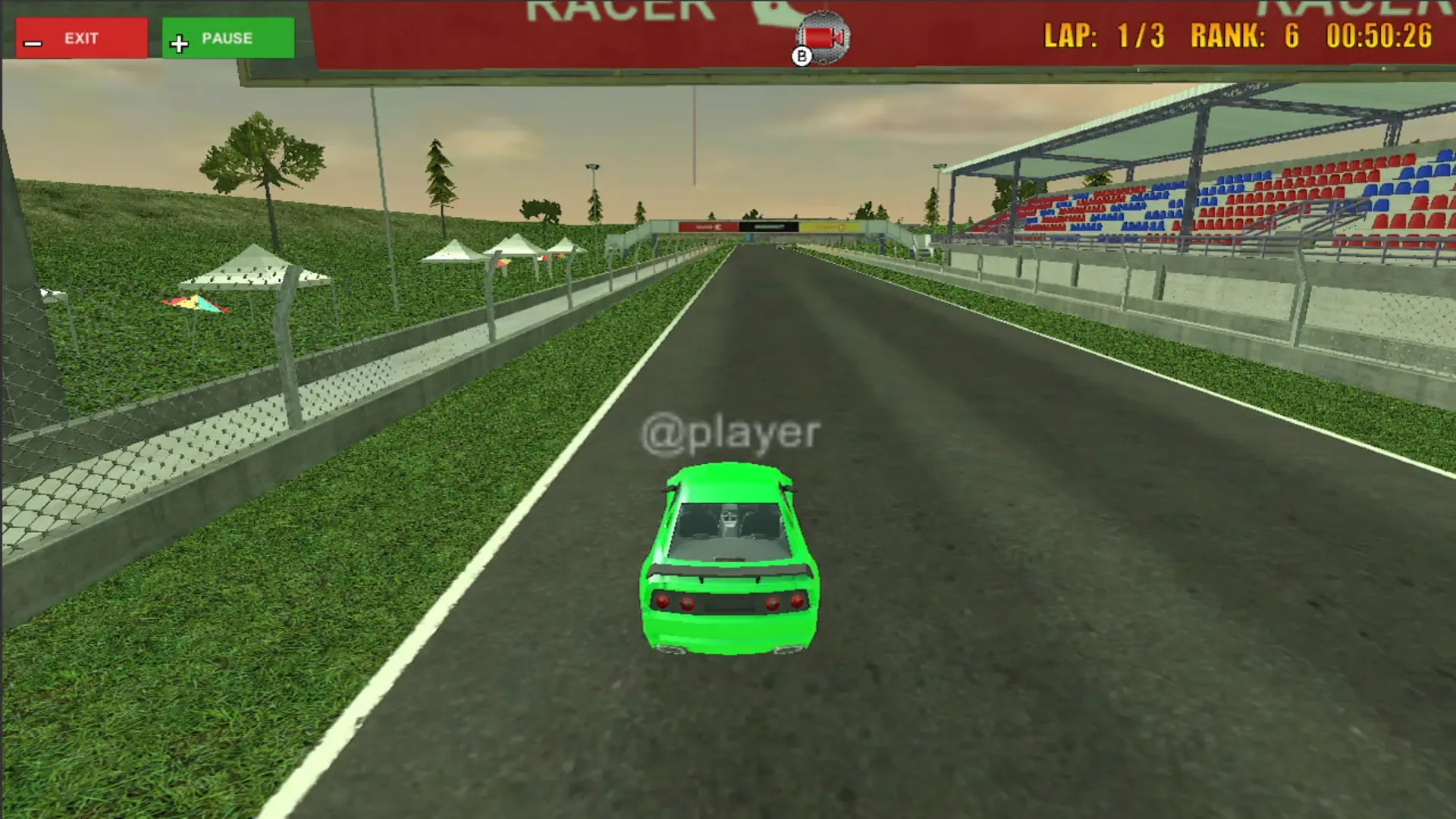Click the minus icon on the EXIT button
Viewport: 1456px width, 819px height.
pyautogui.click(x=31, y=43)
